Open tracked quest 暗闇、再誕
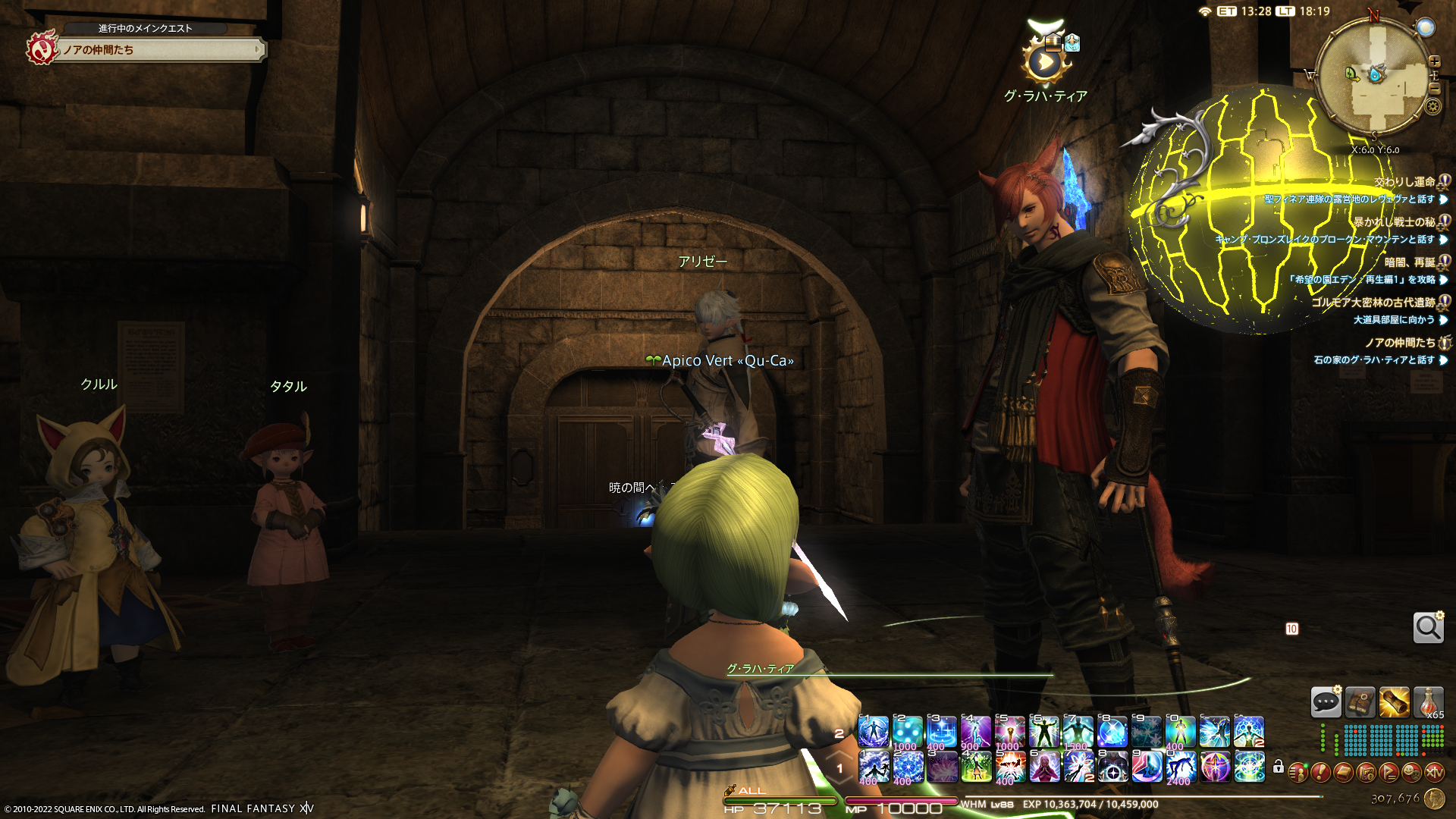This screenshot has height=819, width=1456. [x=1409, y=262]
